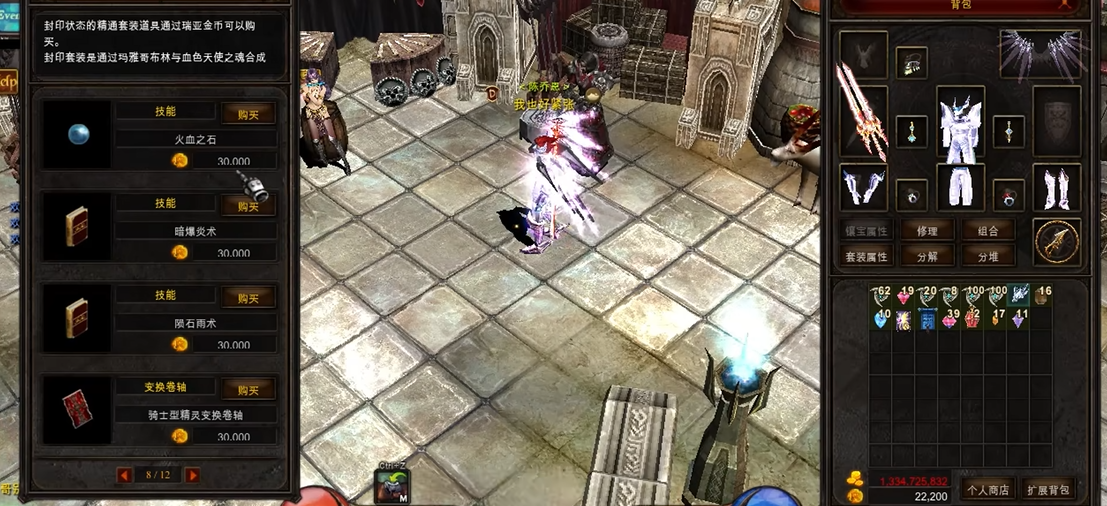
Task: Click the 分解 disassemble button
Action: coord(927,256)
